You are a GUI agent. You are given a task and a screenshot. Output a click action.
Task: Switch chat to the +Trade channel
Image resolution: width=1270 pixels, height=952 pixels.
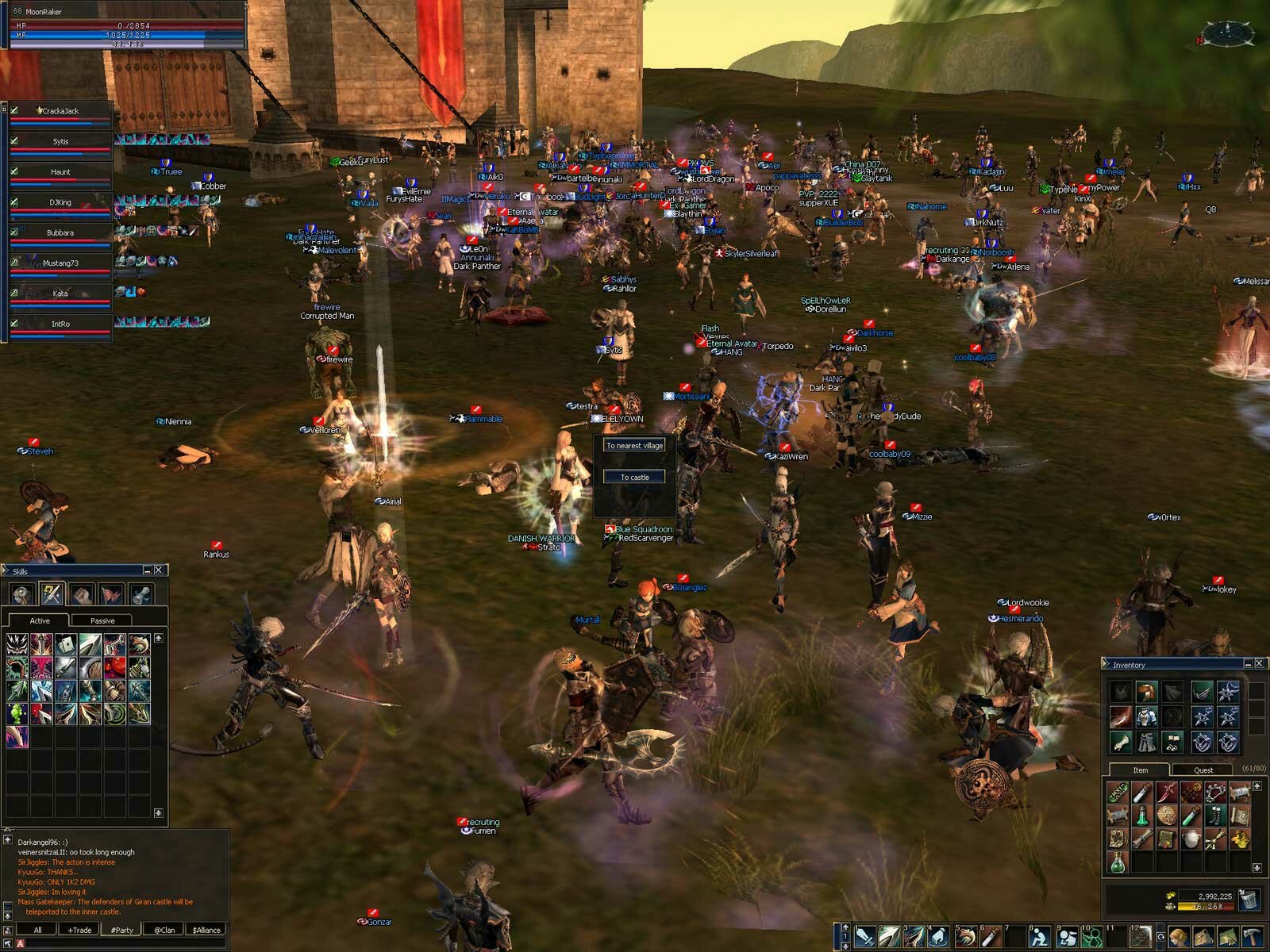coord(79,930)
